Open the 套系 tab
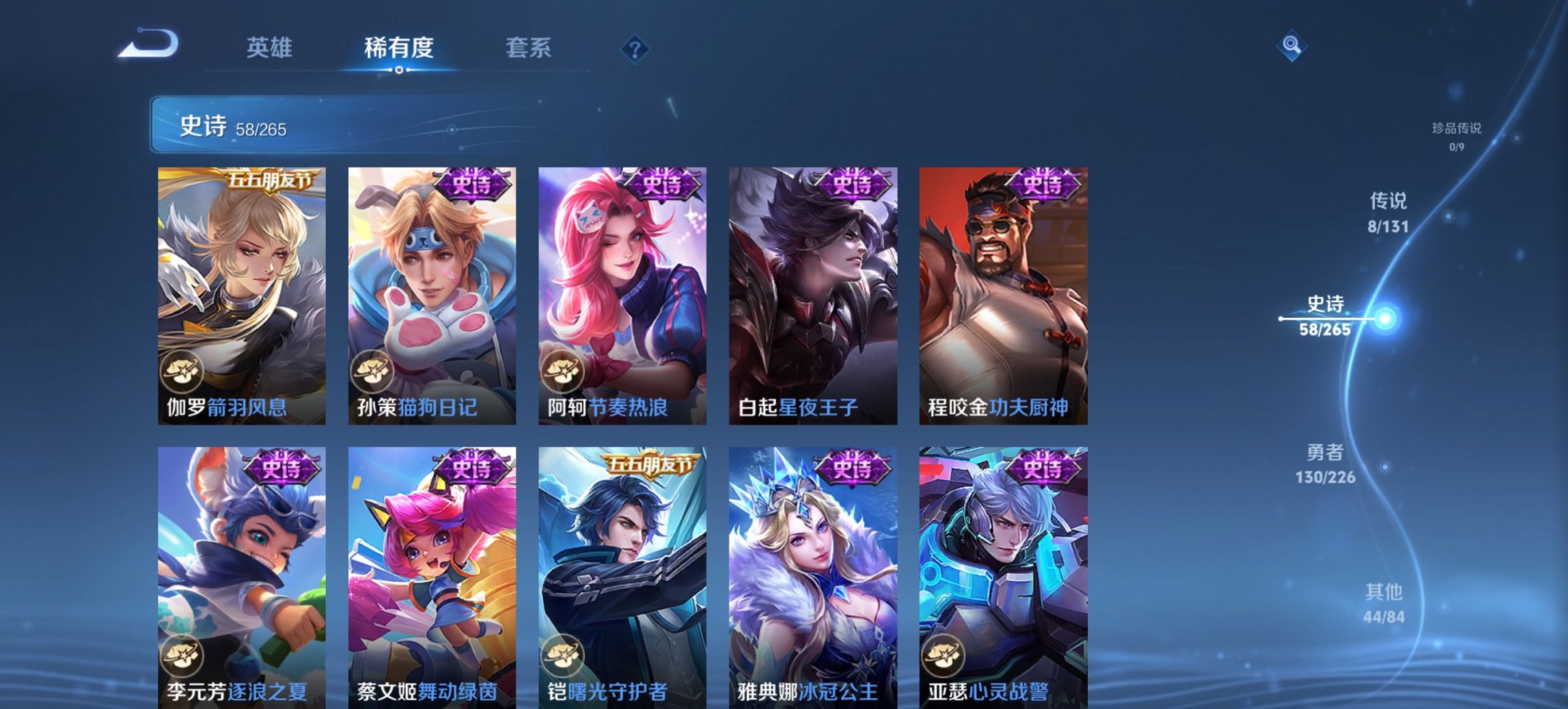Screen dimensions: 1568x709 pyautogui.click(x=529, y=48)
